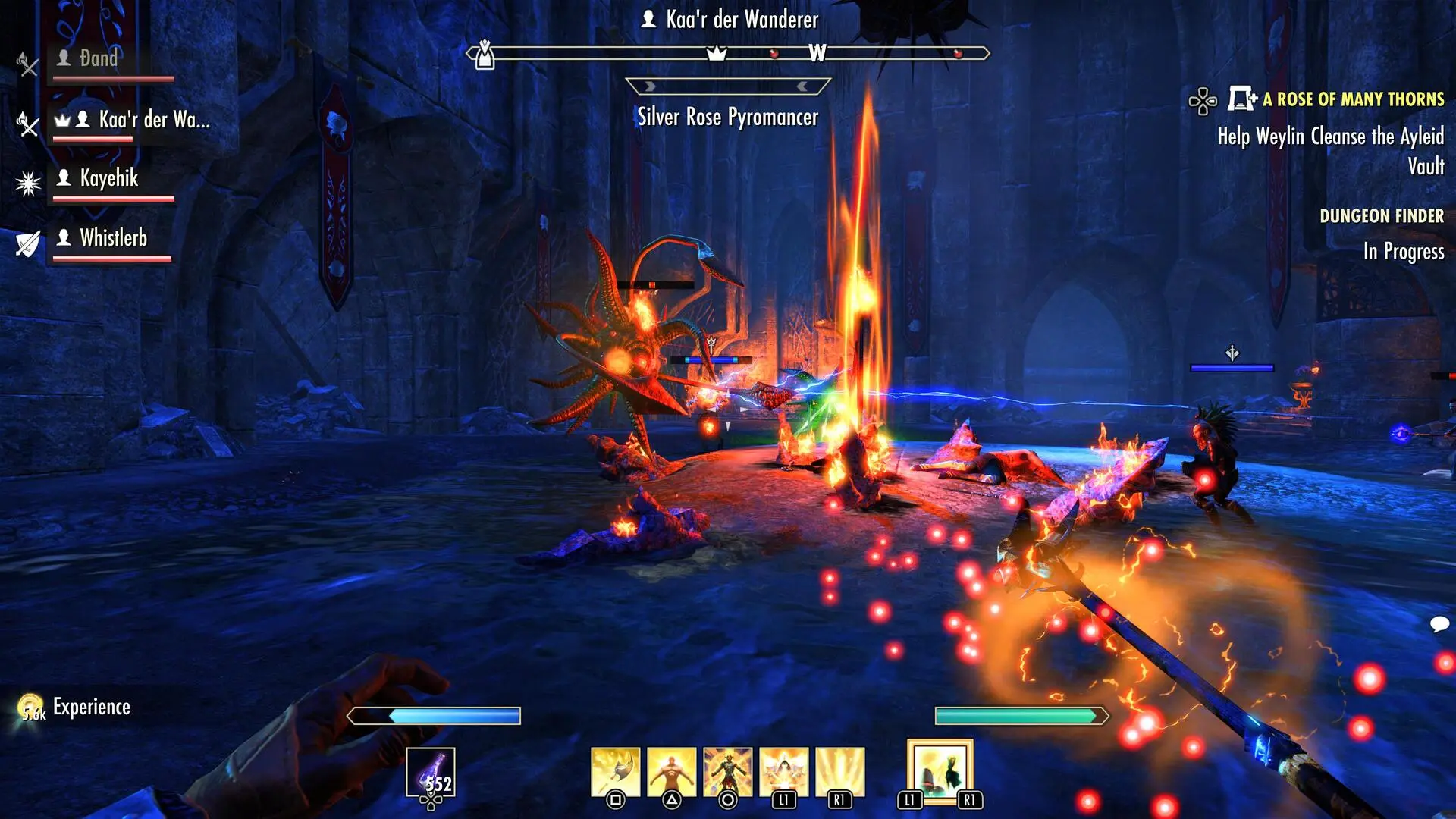Click the crown marker on the compass
This screenshot has width=1456, height=819.
(716, 53)
